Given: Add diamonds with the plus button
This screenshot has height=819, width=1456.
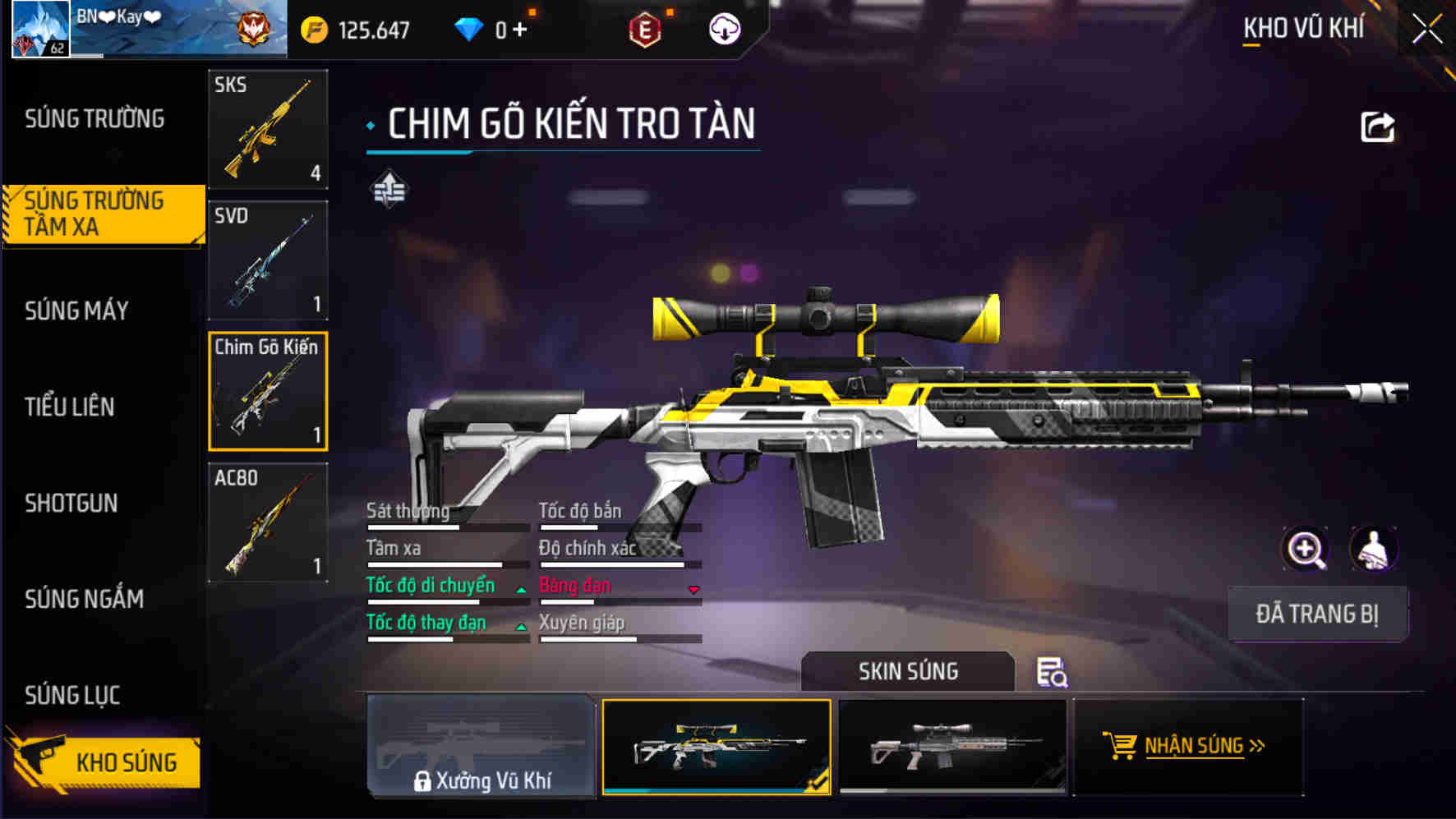Looking at the screenshot, I should (520, 30).
